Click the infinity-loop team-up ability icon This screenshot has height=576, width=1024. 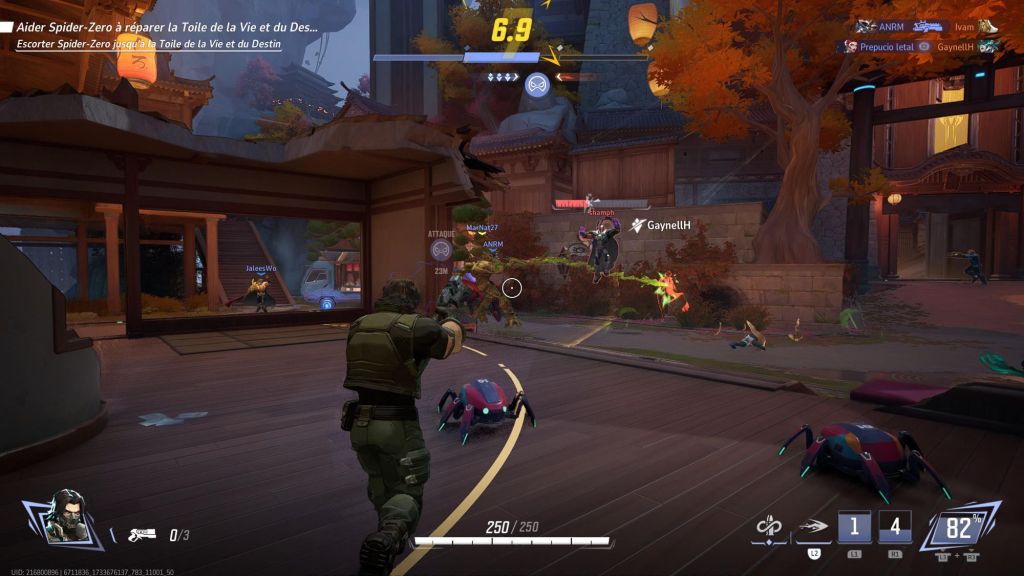point(768,526)
